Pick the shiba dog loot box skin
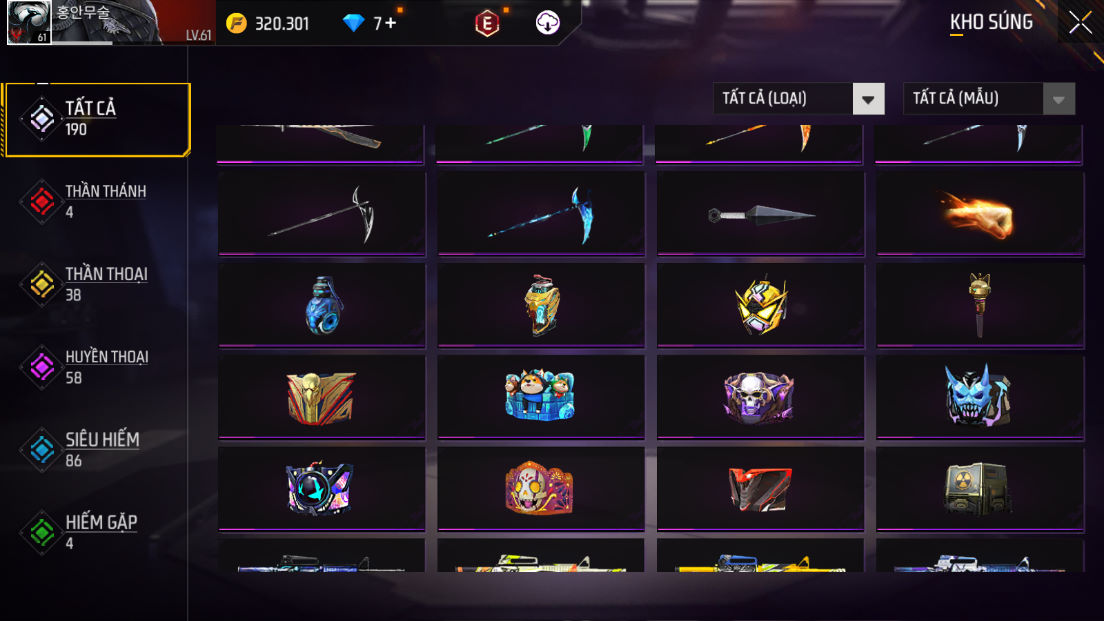This screenshot has height=621, width=1104. tap(540, 396)
